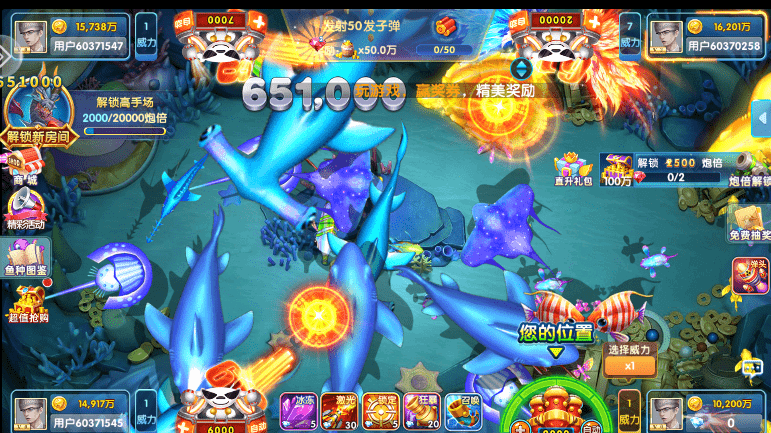Tap the 选择威力 x1 power selector

[x=630, y=358]
